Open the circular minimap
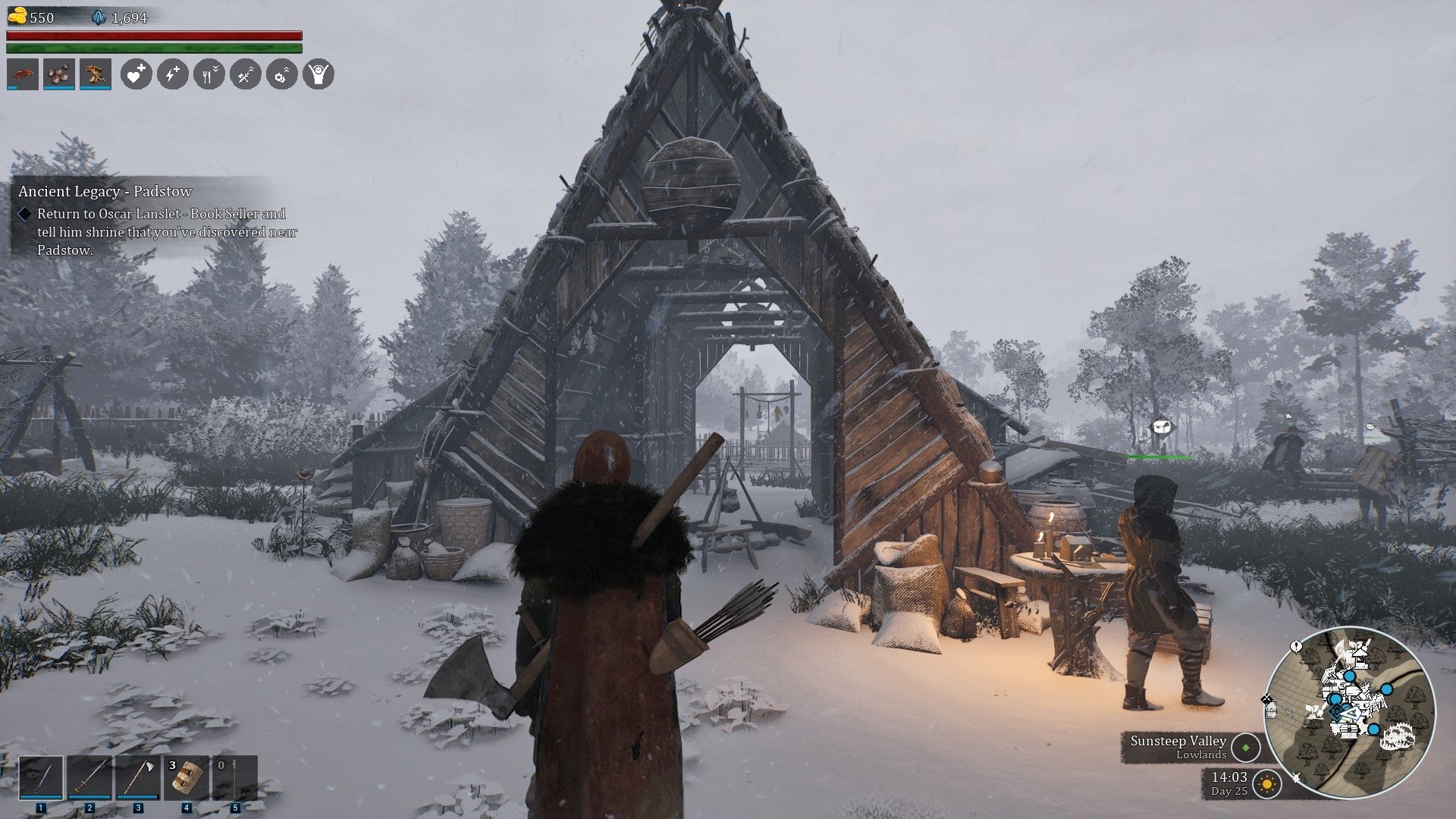1456x819 pixels. (1350, 711)
